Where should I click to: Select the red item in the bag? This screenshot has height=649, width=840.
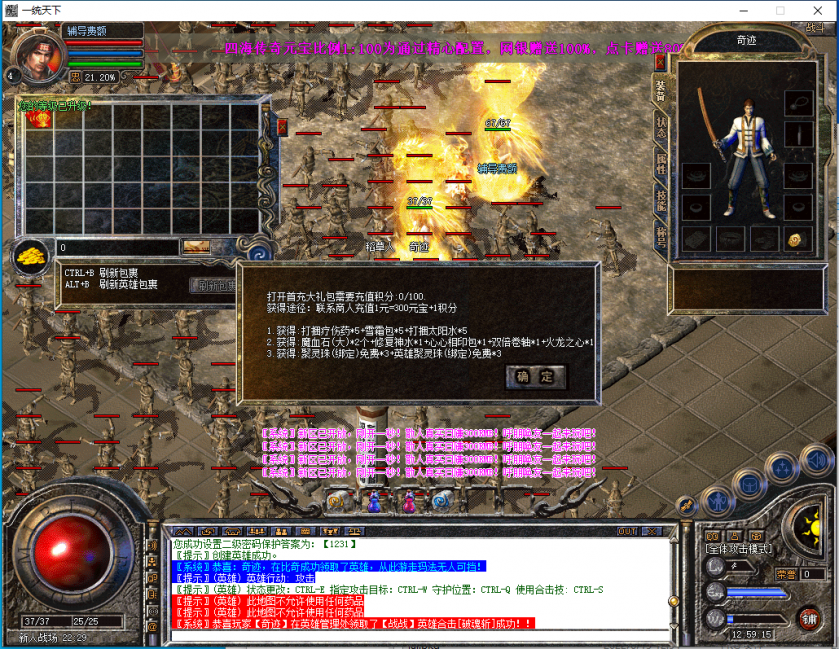[41, 119]
